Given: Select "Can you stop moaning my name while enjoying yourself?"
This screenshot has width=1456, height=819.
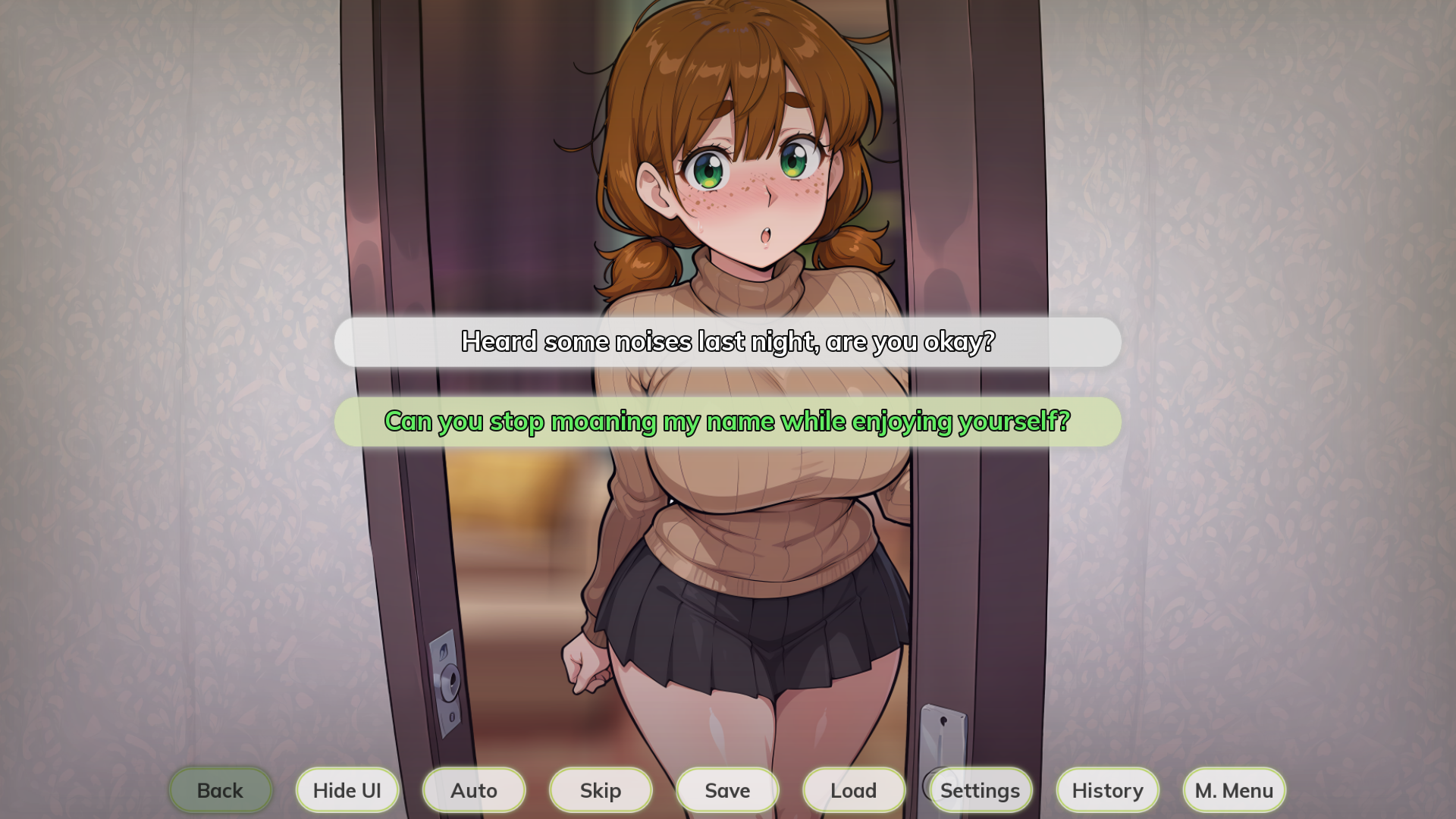Looking at the screenshot, I should point(727,422).
